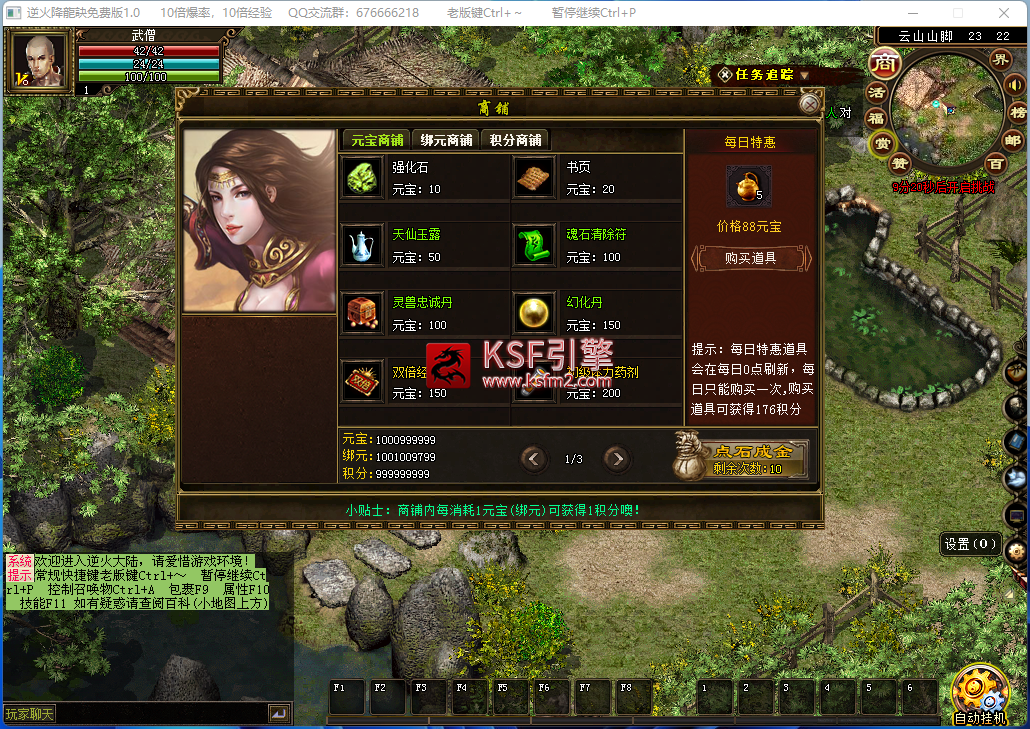Go to the next shop page
The image size is (1030, 729).
(x=617, y=459)
